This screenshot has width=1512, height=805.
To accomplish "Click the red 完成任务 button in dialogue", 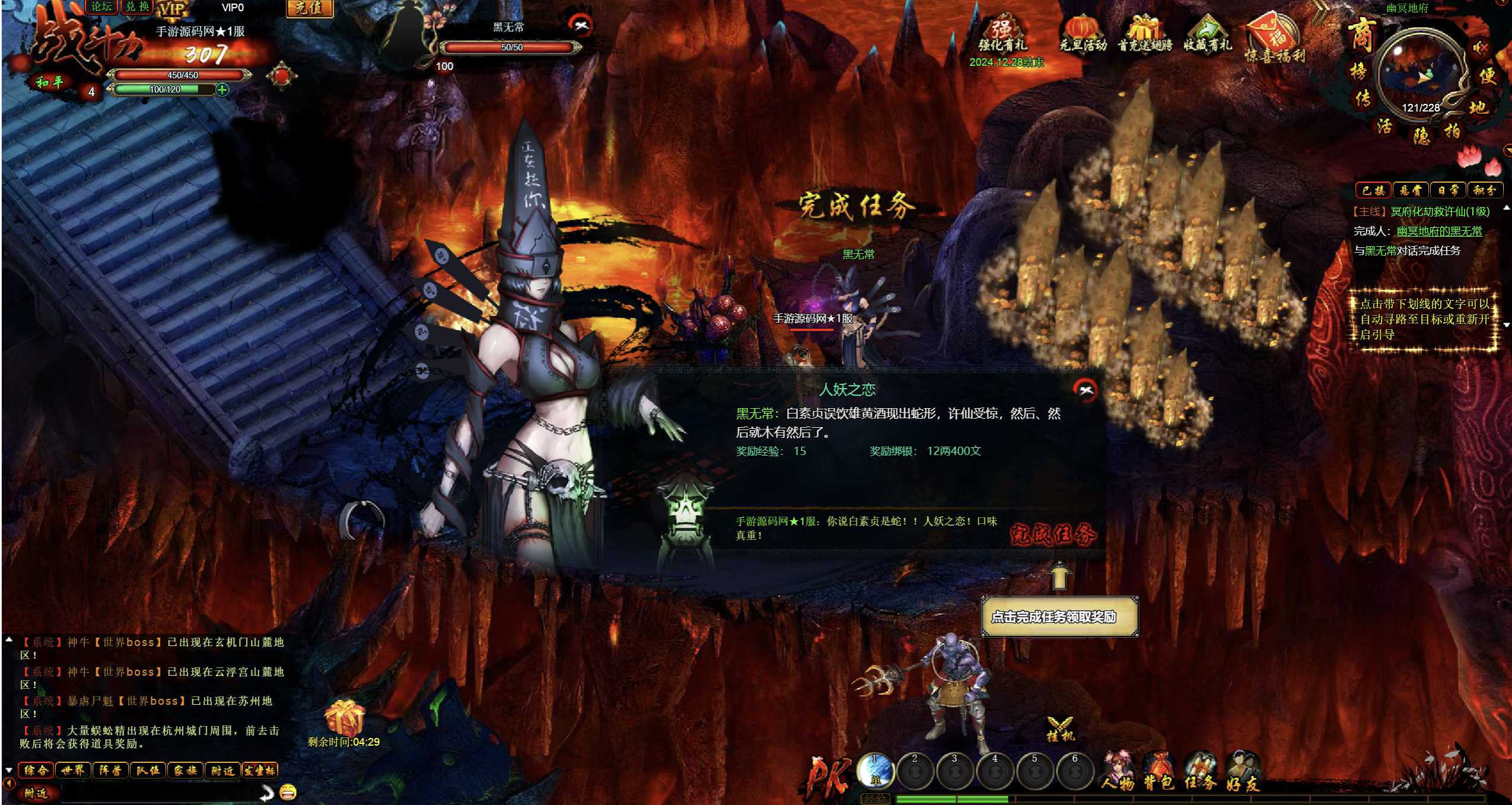I will (1053, 534).
